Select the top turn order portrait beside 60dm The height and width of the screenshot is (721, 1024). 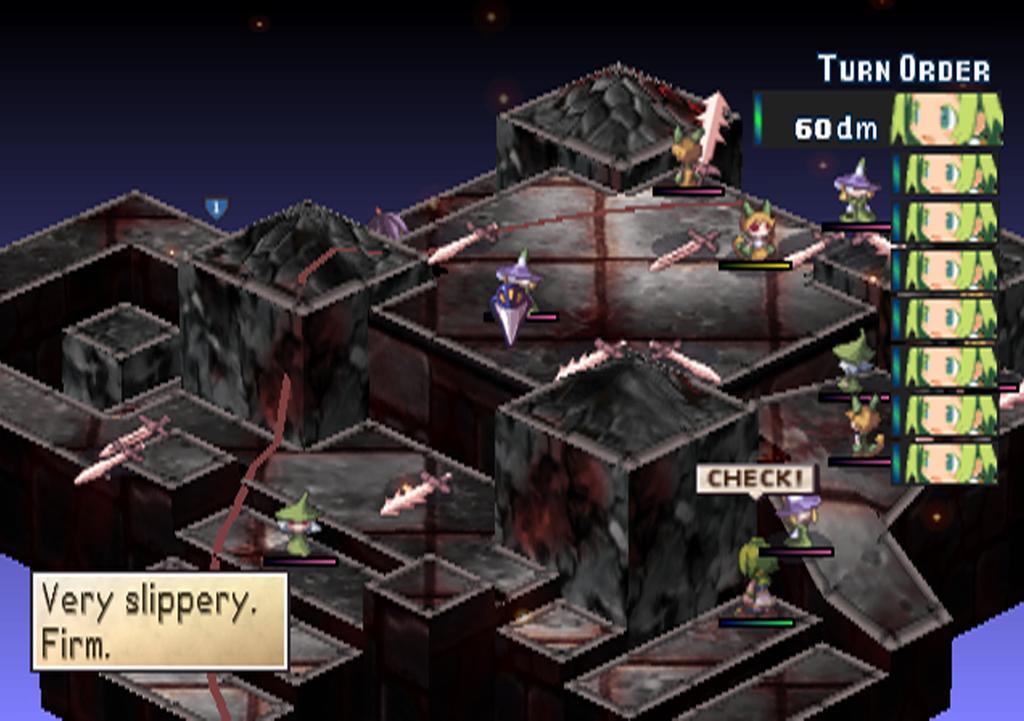click(946, 120)
